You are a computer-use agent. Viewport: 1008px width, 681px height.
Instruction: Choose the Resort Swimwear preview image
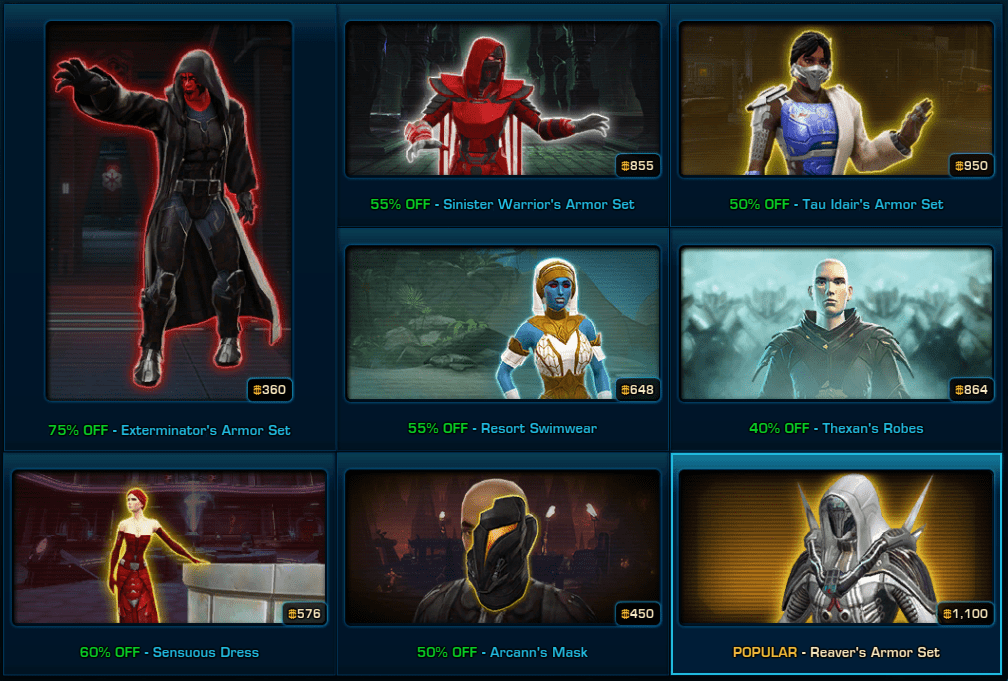pos(502,323)
